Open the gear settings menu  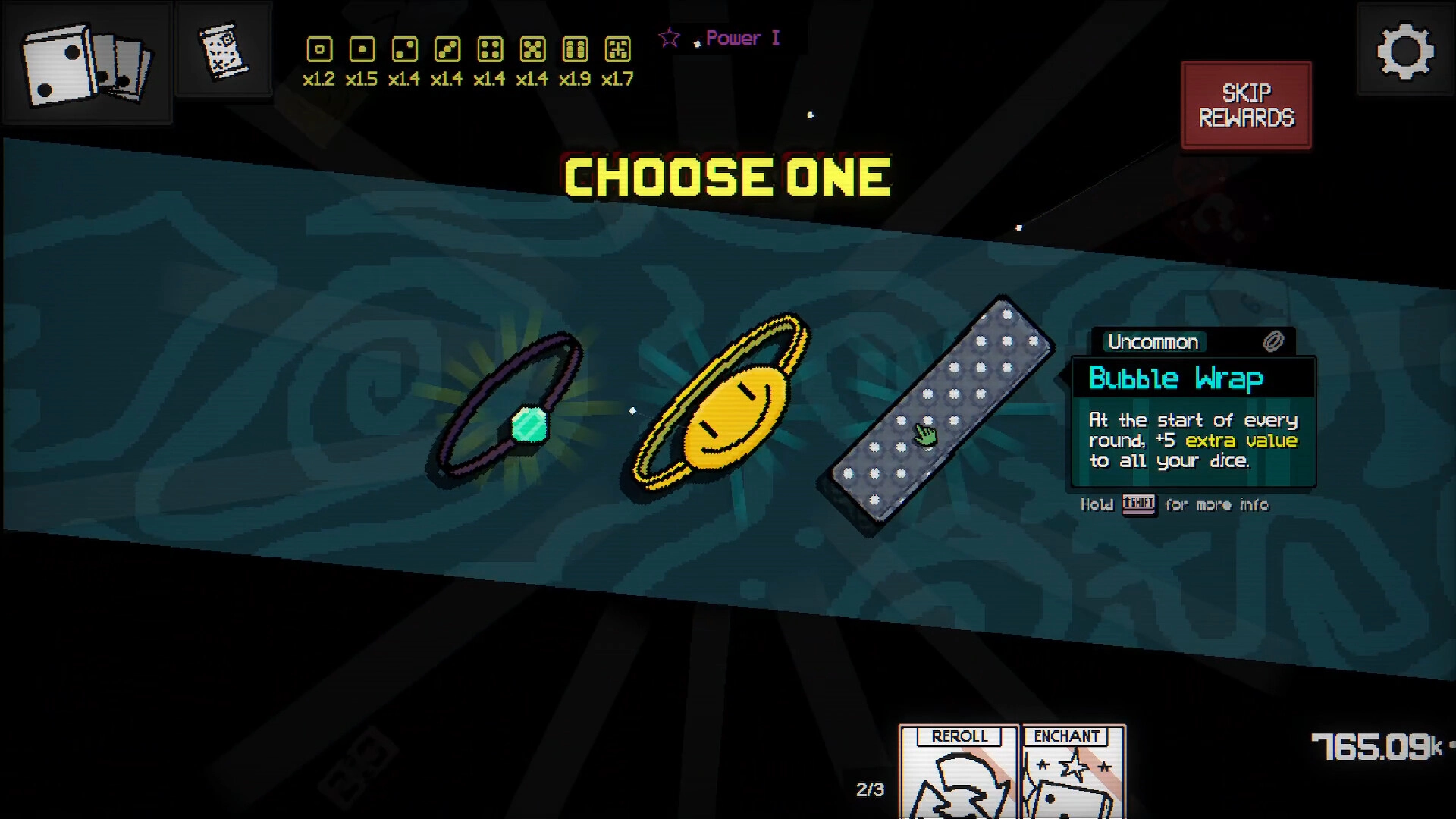click(1404, 51)
